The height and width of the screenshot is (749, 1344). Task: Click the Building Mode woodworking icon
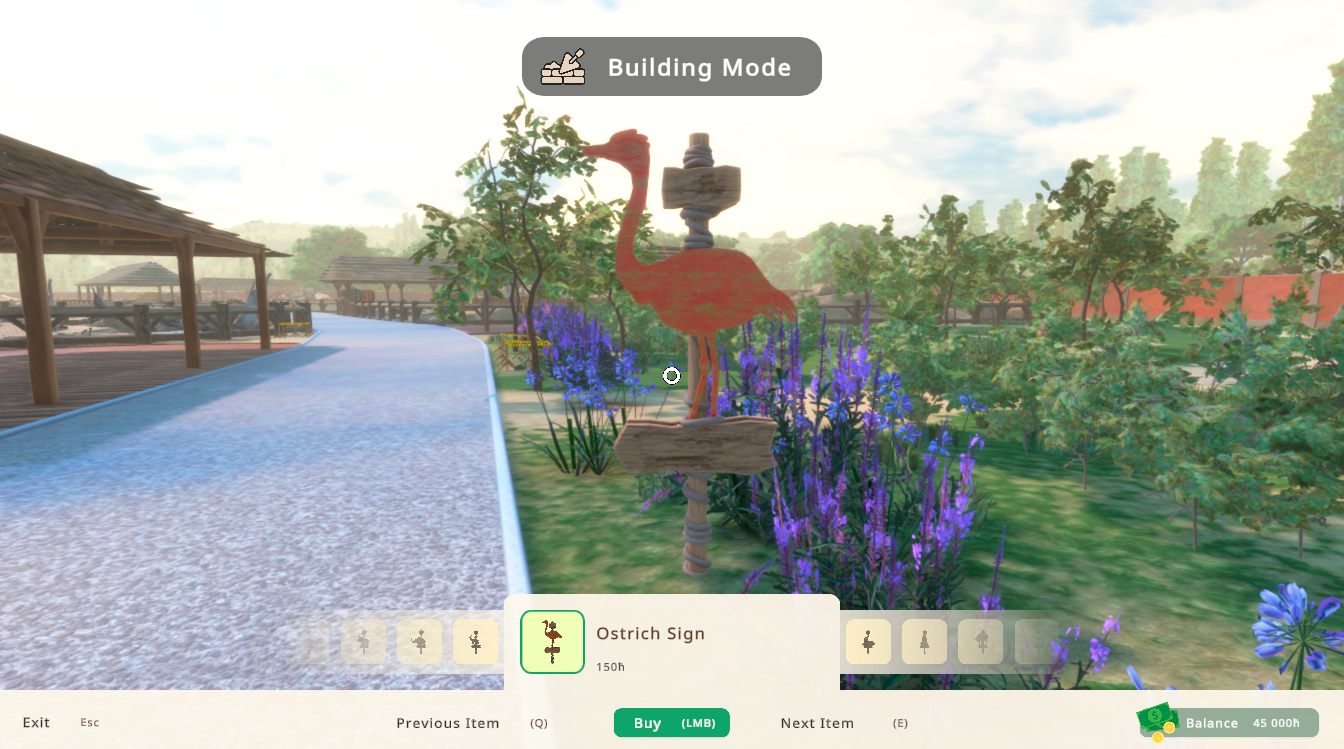click(x=561, y=66)
